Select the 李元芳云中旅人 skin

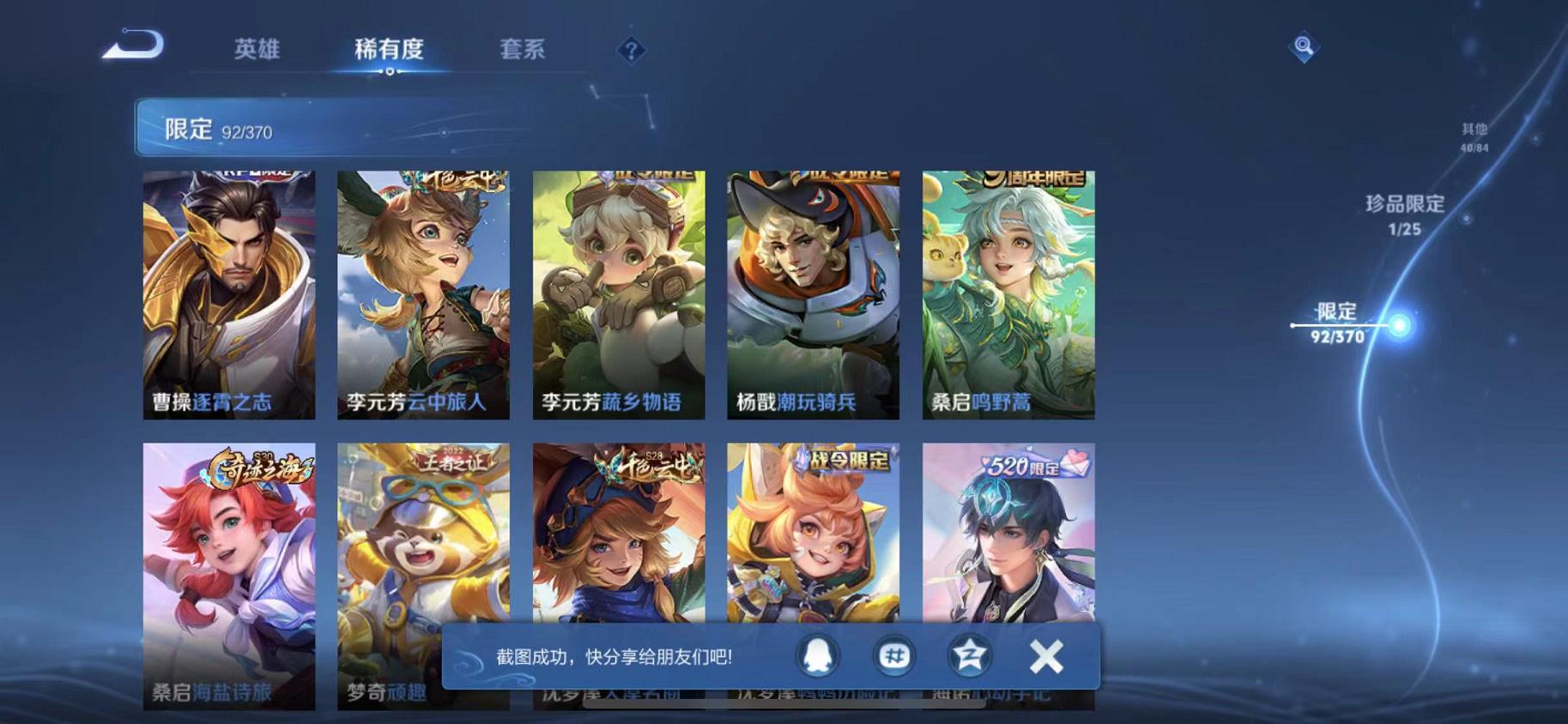coord(425,292)
